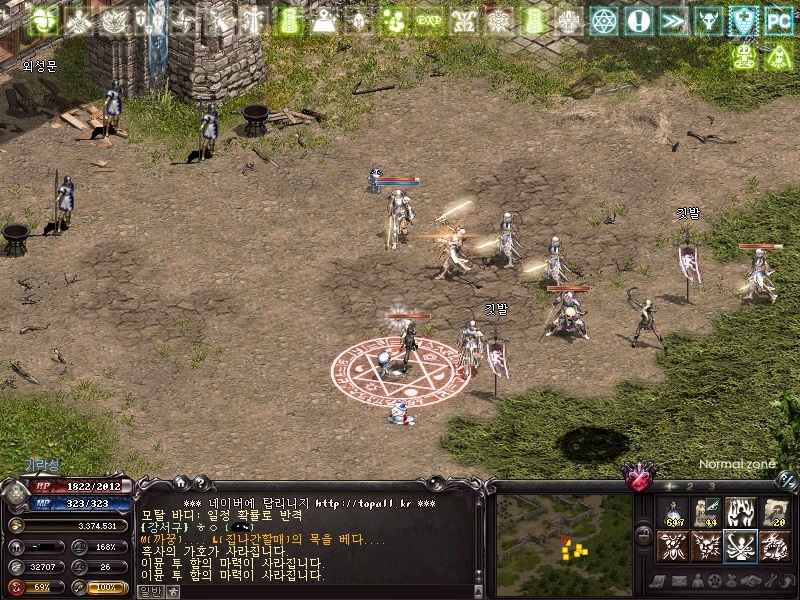Image resolution: width=800 pixels, height=600 pixels.
Task: Click the PC icon in top bar
Action: (x=777, y=20)
